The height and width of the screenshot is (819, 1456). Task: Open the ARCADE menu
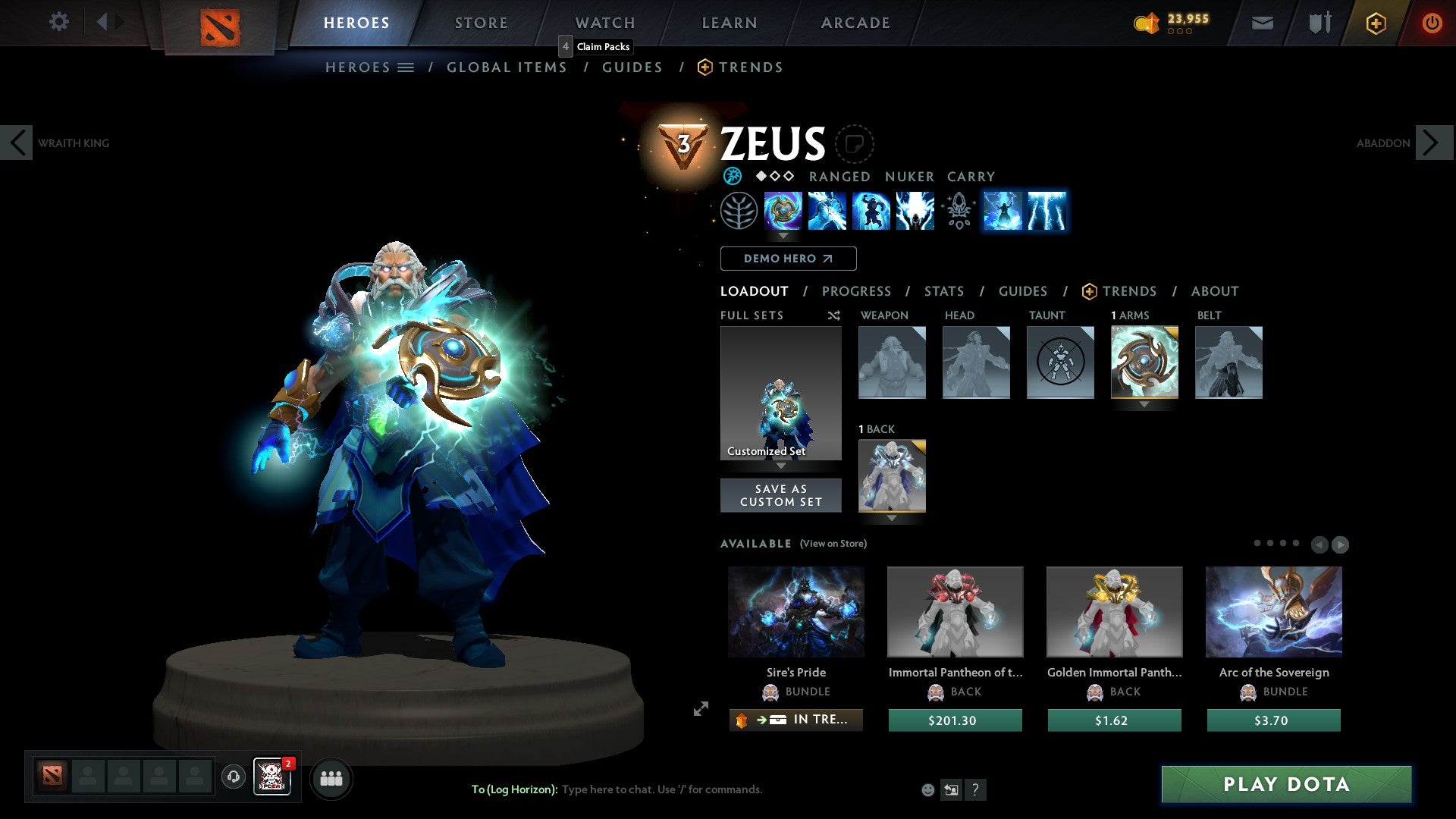pos(855,23)
